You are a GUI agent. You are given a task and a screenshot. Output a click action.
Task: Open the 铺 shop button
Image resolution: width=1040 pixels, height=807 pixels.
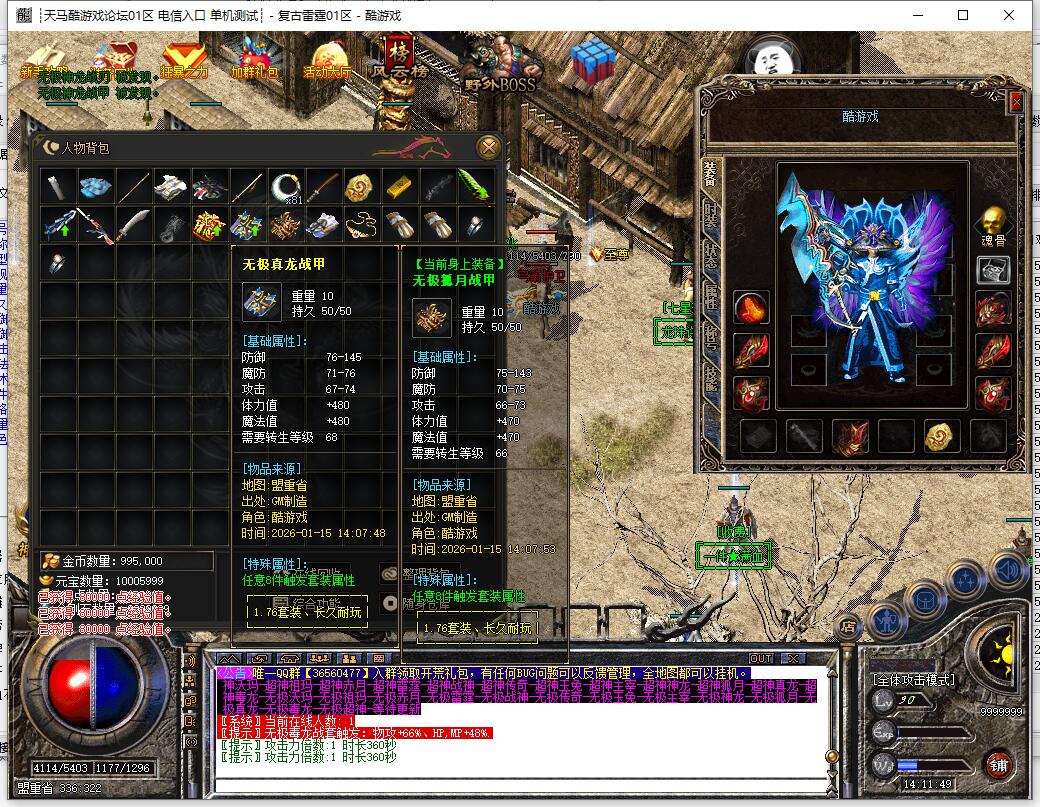point(997,764)
